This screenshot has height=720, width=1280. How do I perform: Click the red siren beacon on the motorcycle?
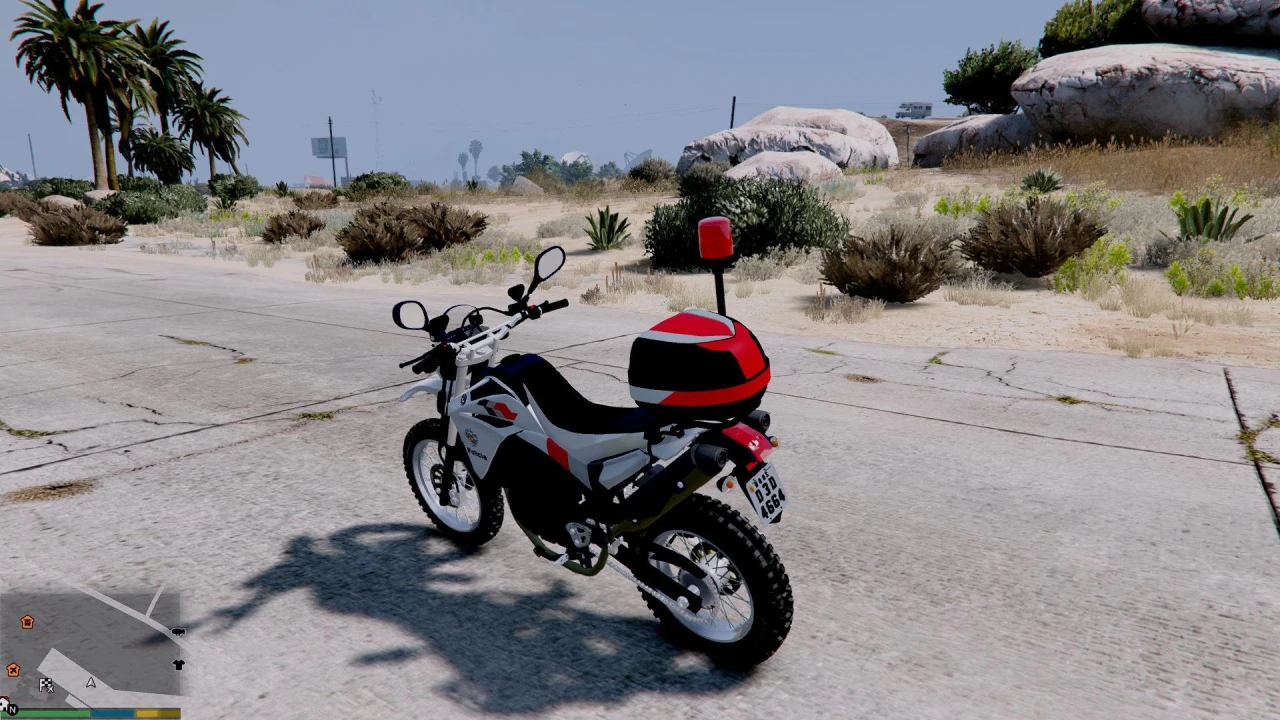(x=714, y=238)
